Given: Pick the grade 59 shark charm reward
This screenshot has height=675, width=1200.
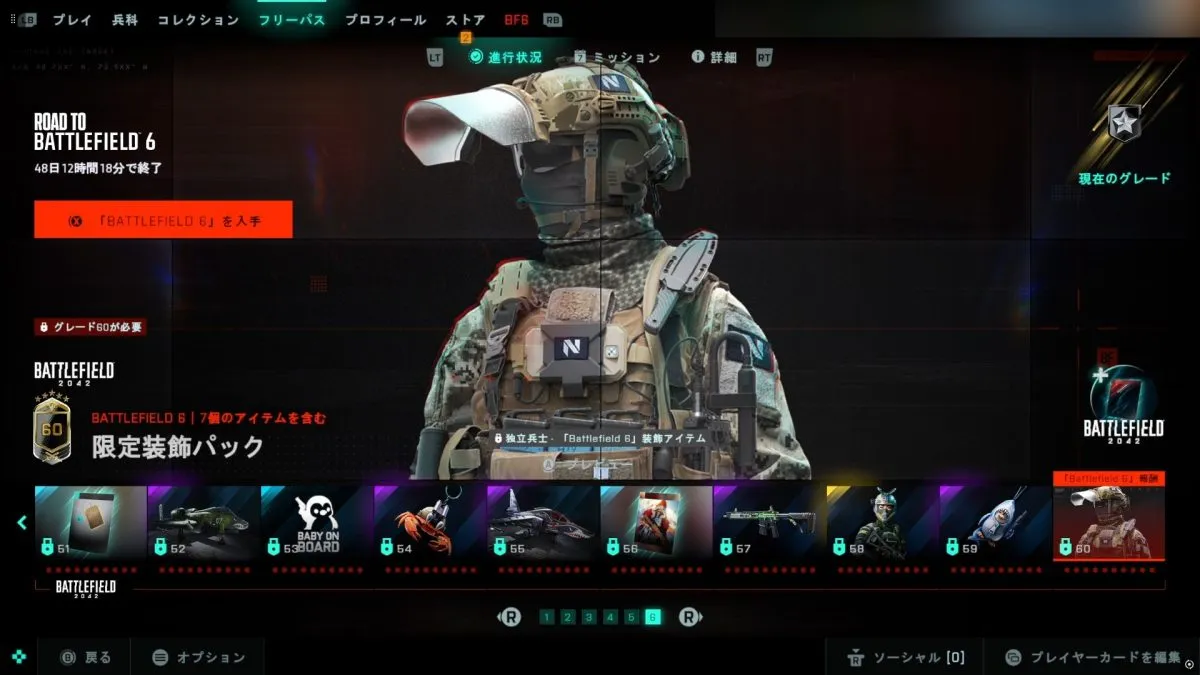Looking at the screenshot, I should click(994, 522).
